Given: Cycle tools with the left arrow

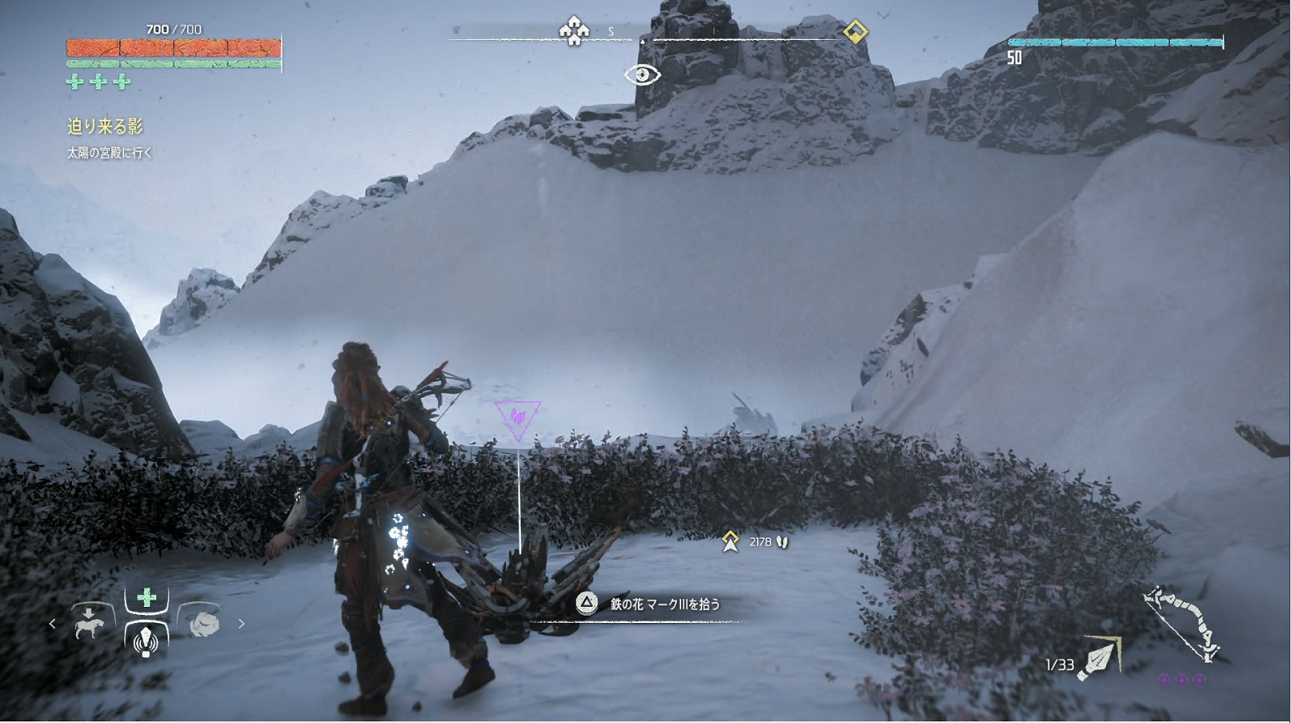Looking at the screenshot, I should [x=53, y=624].
